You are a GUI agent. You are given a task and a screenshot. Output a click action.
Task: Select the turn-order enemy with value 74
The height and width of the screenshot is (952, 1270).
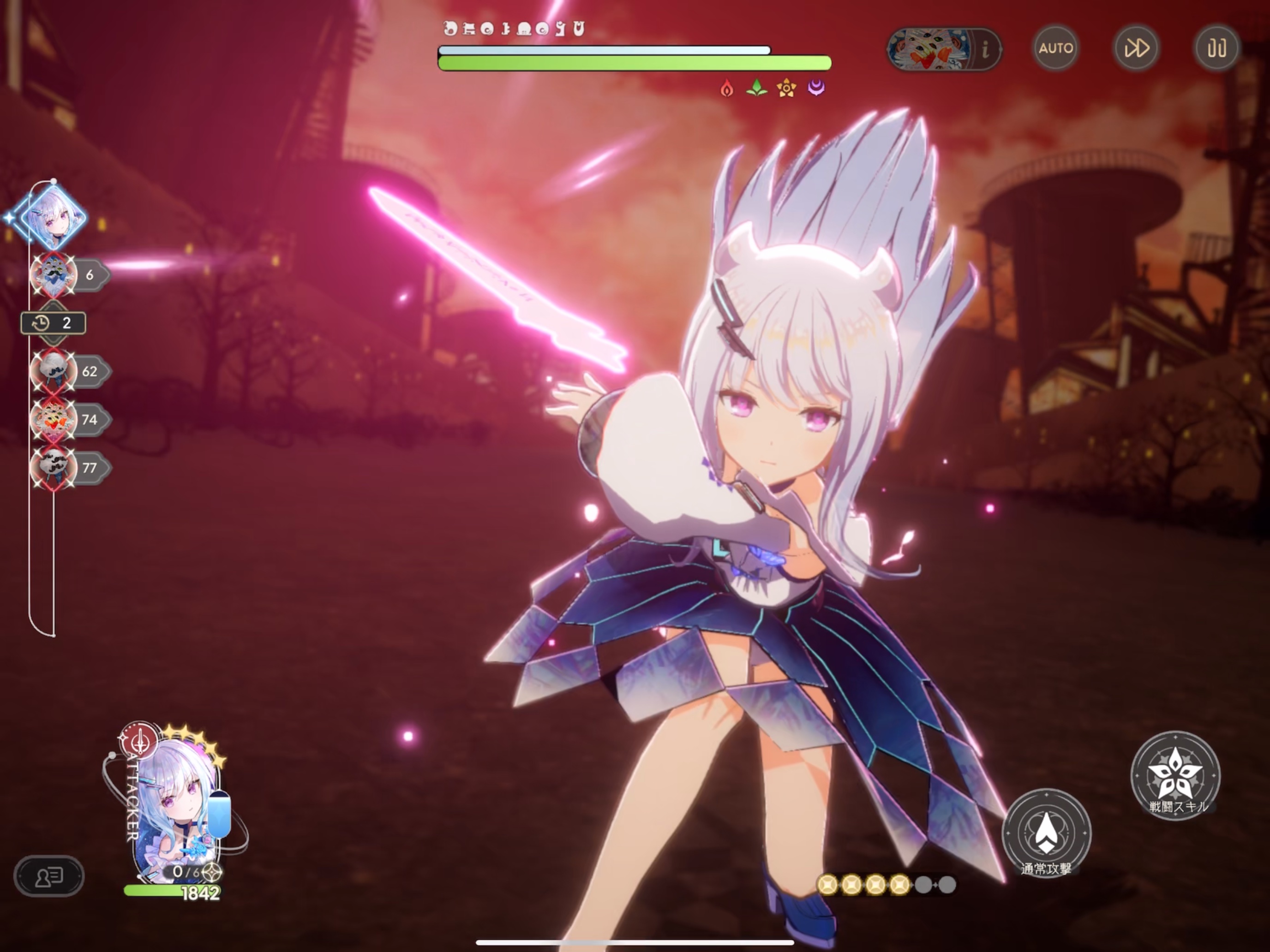54,419
